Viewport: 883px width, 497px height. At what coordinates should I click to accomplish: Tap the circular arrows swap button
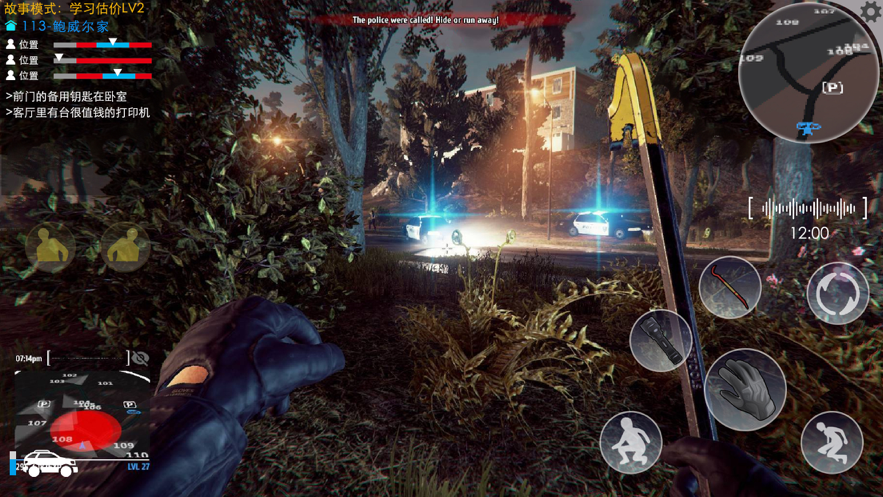point(838,293)
